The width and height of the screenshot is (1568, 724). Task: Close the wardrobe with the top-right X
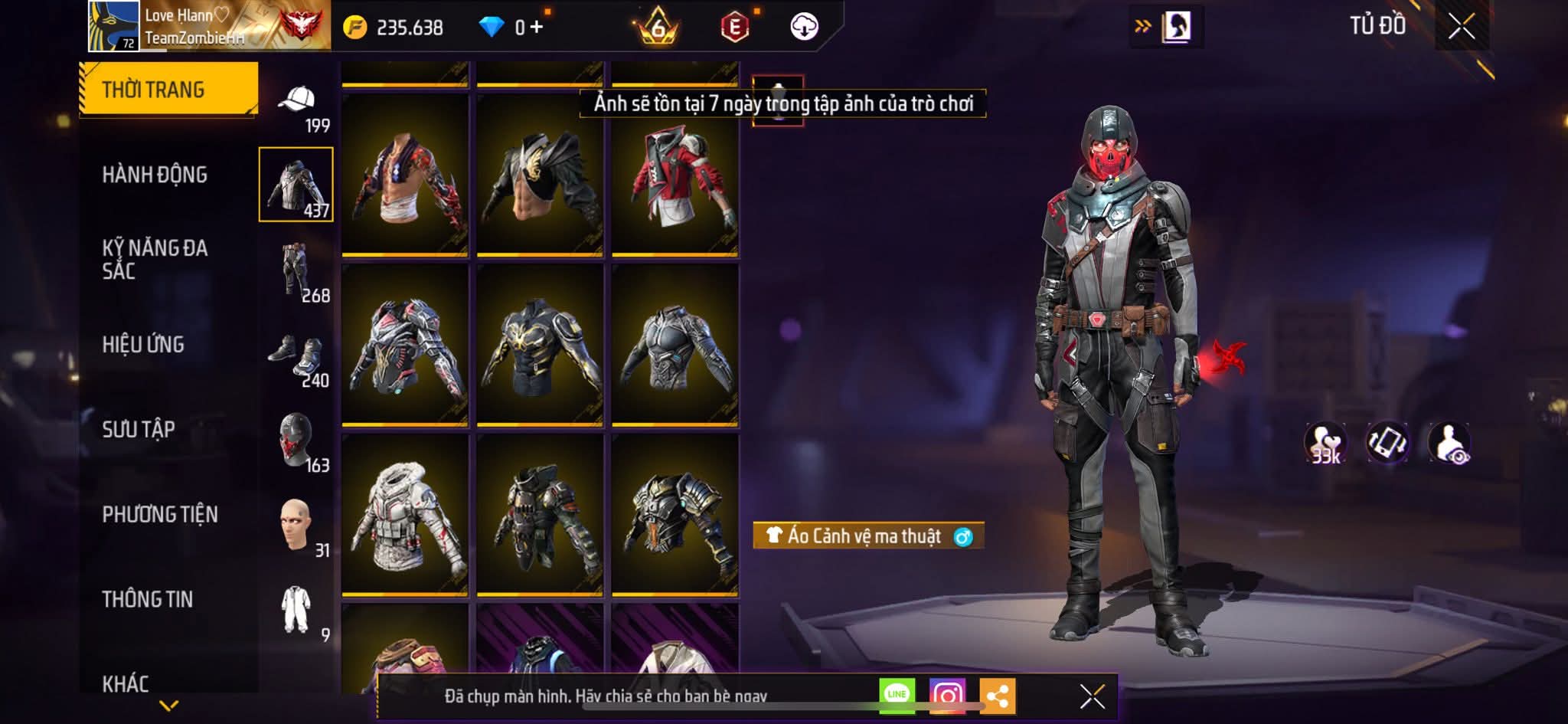[x=1461, y=27]
